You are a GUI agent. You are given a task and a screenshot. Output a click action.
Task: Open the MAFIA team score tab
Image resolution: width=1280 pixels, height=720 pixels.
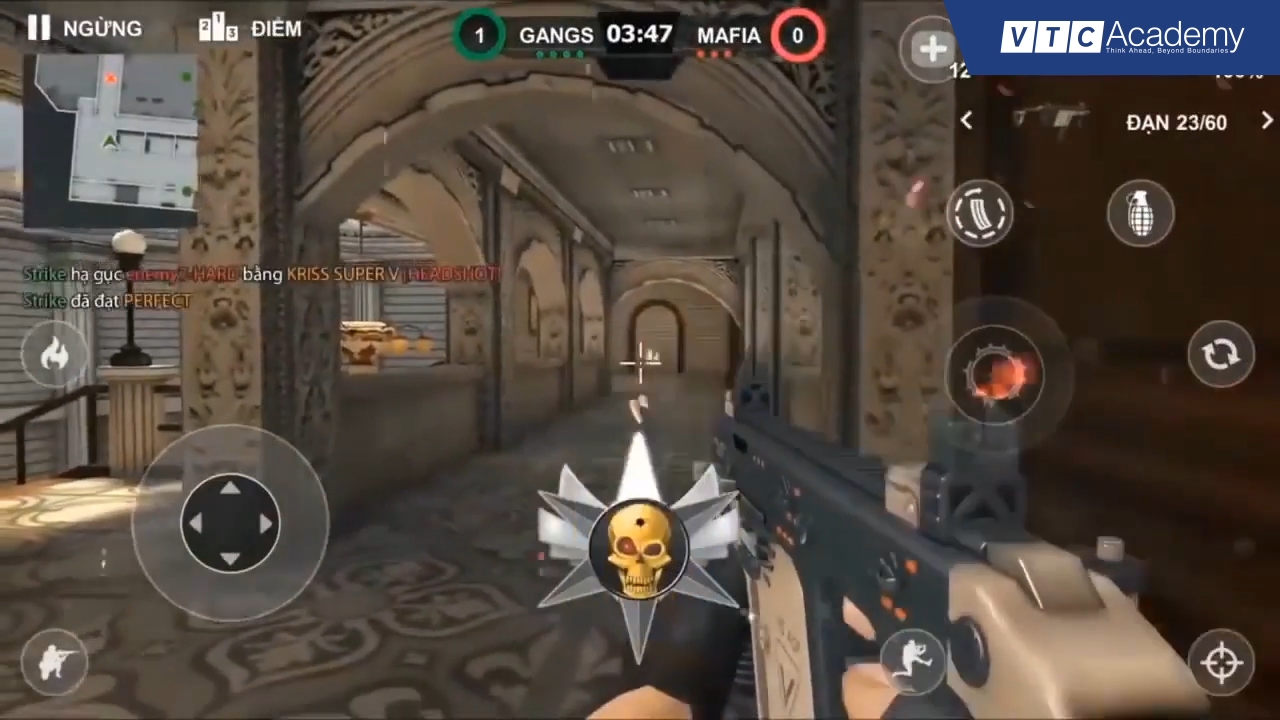(729, 35)
